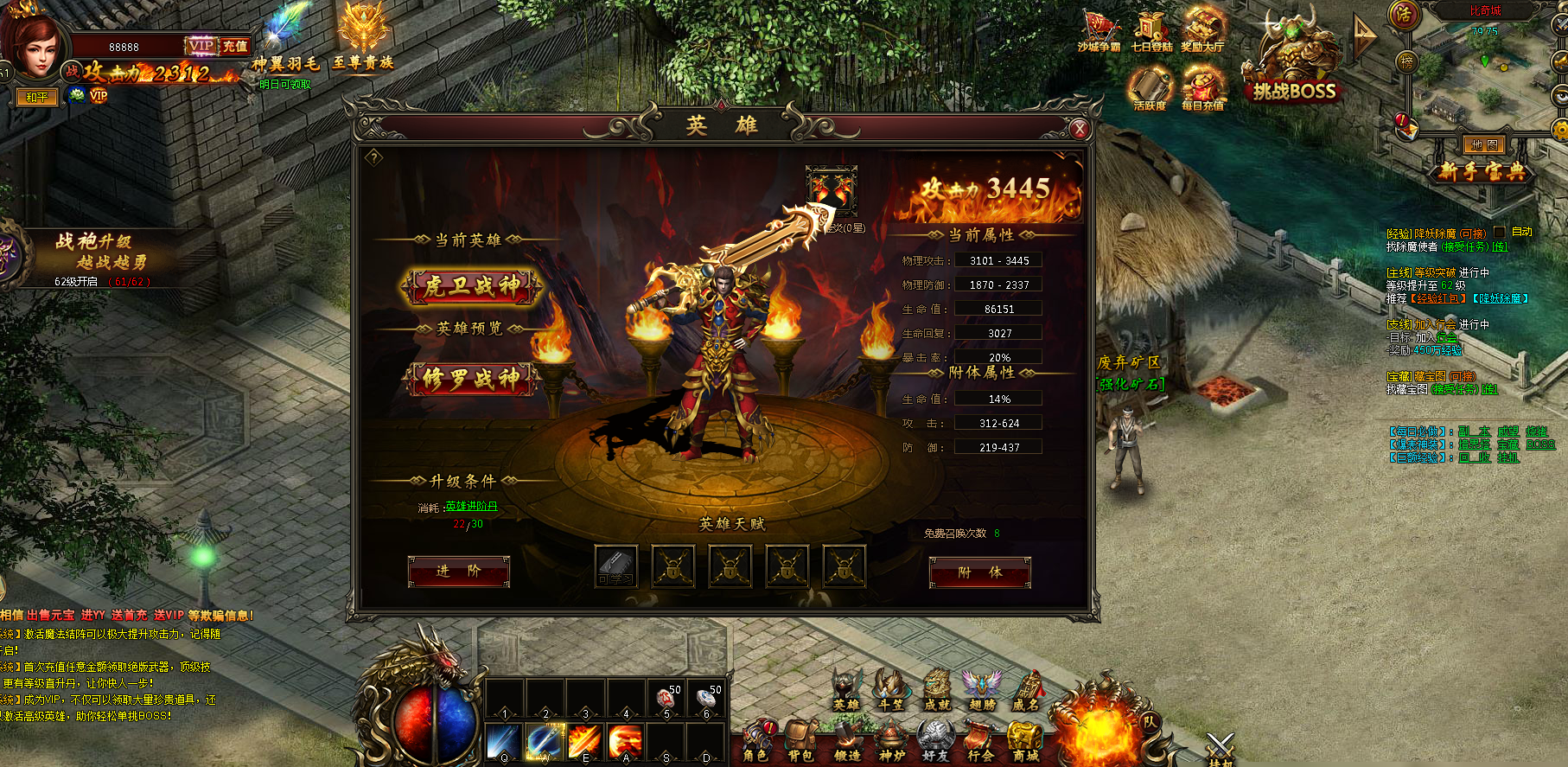Image resolution: width=1568 pixels, height=767 pixels.
Task: Open the 锻造 forge menu
Action: [x=847, y=742]
